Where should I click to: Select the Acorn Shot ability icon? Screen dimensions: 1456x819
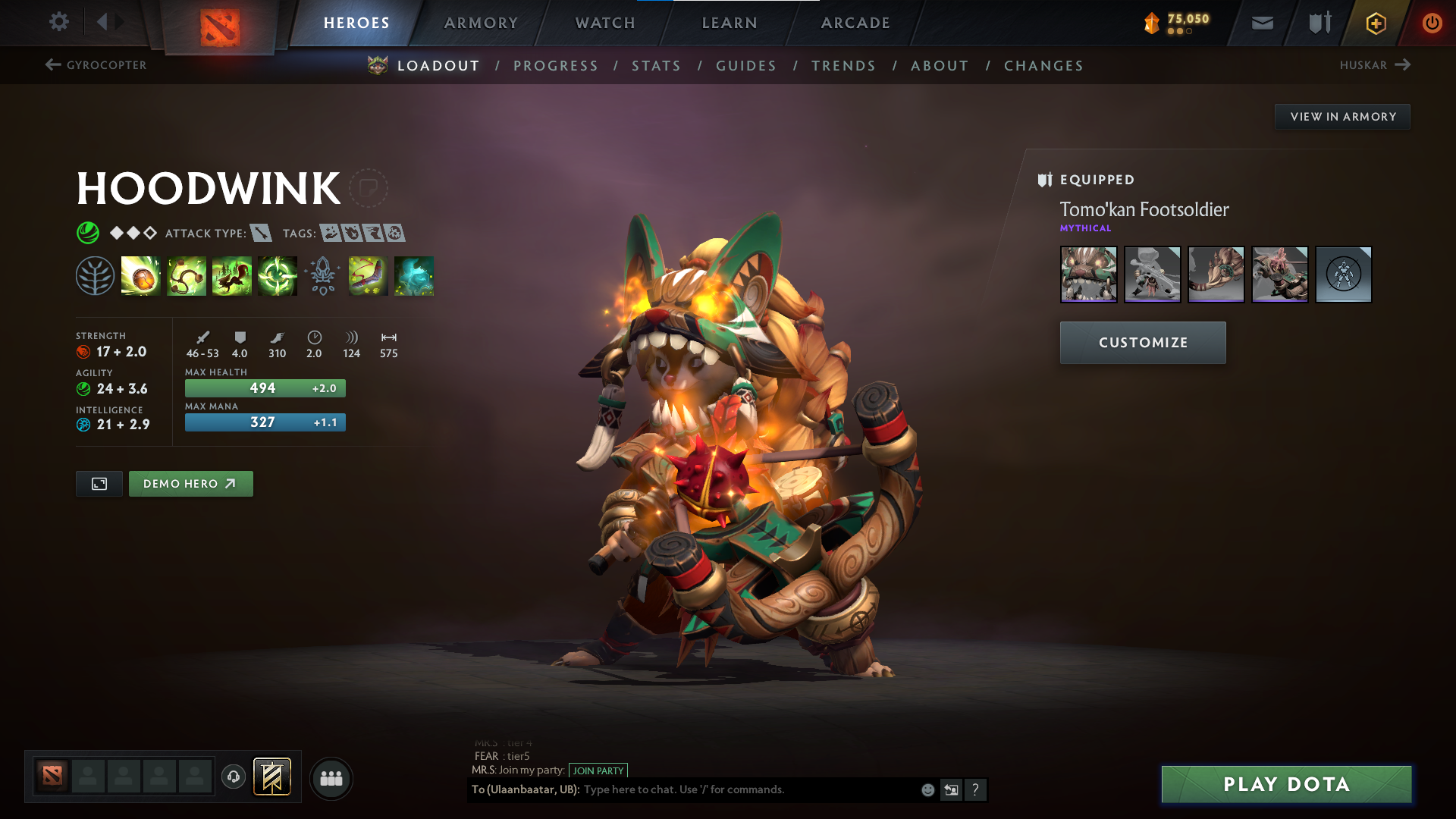pos(141,276)
